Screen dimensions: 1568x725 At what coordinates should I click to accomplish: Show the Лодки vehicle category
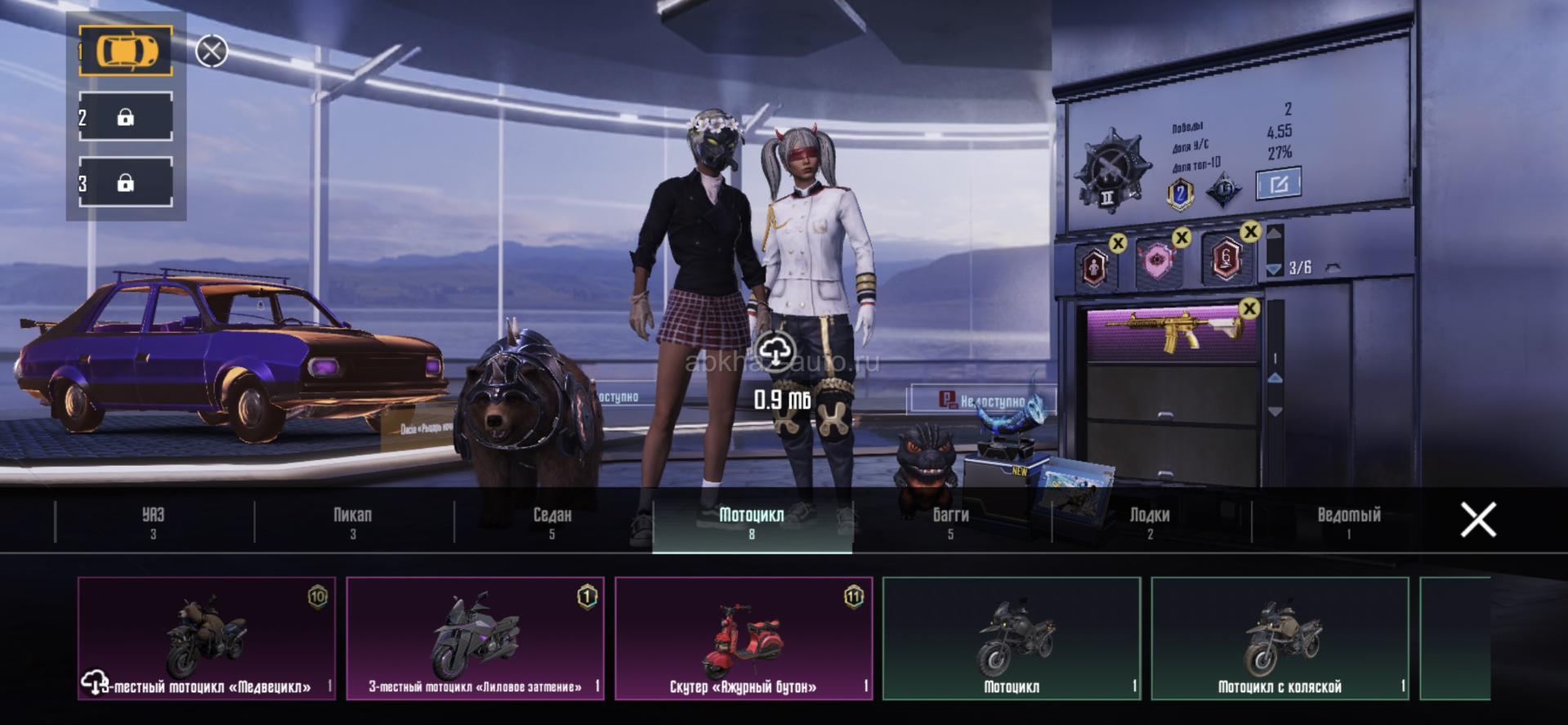[x=1150, y=522]
